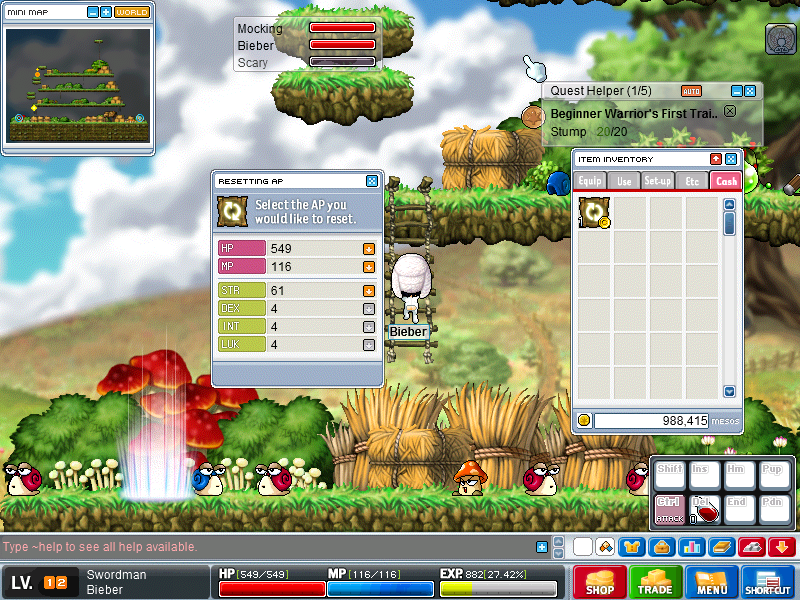Viewport: 800px width, 600px height.
Task: Close the Item Inventory window
Action: tap(731, 159)
